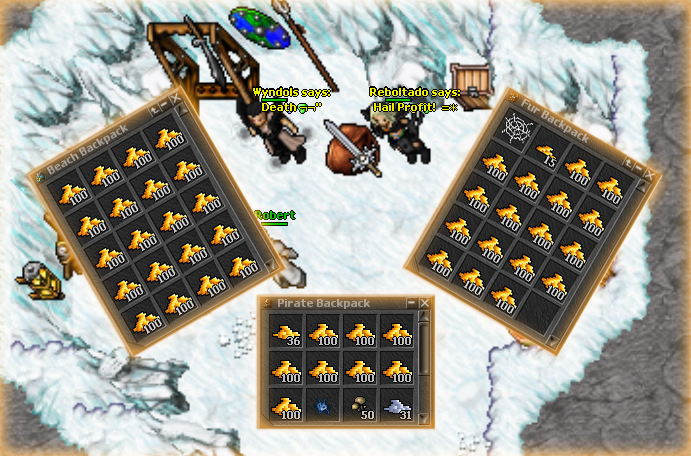Close the Pirate Backpack window
This screenshot has height=456, width=691.
(426, 302)
